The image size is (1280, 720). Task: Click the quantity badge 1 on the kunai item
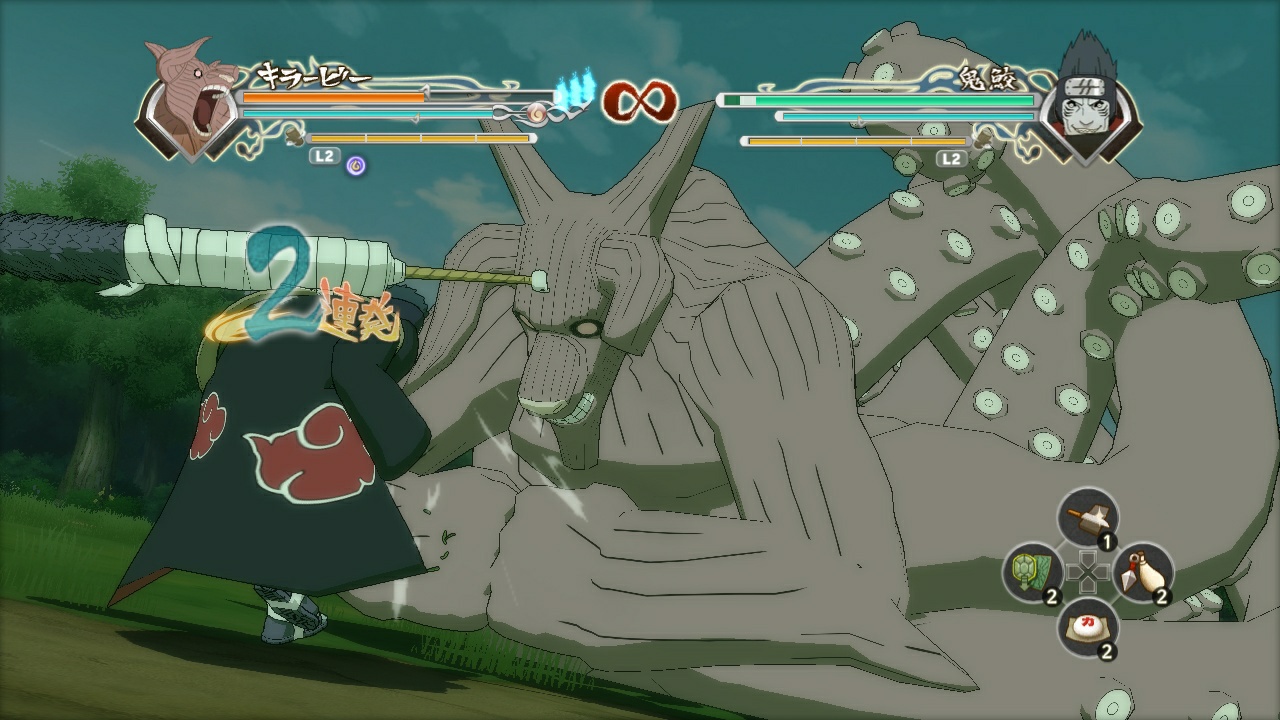tap(1107, 541)
